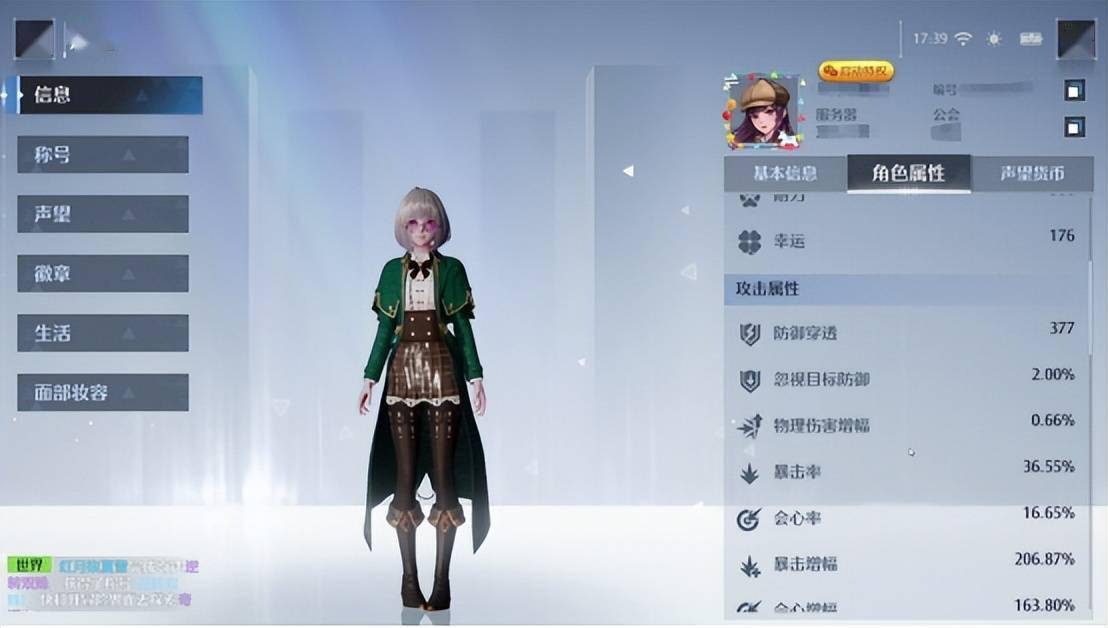The height and width of the screenshot is (628, 1108).
Task: Click the player avatar portrait
Action: tap(765, 111)
